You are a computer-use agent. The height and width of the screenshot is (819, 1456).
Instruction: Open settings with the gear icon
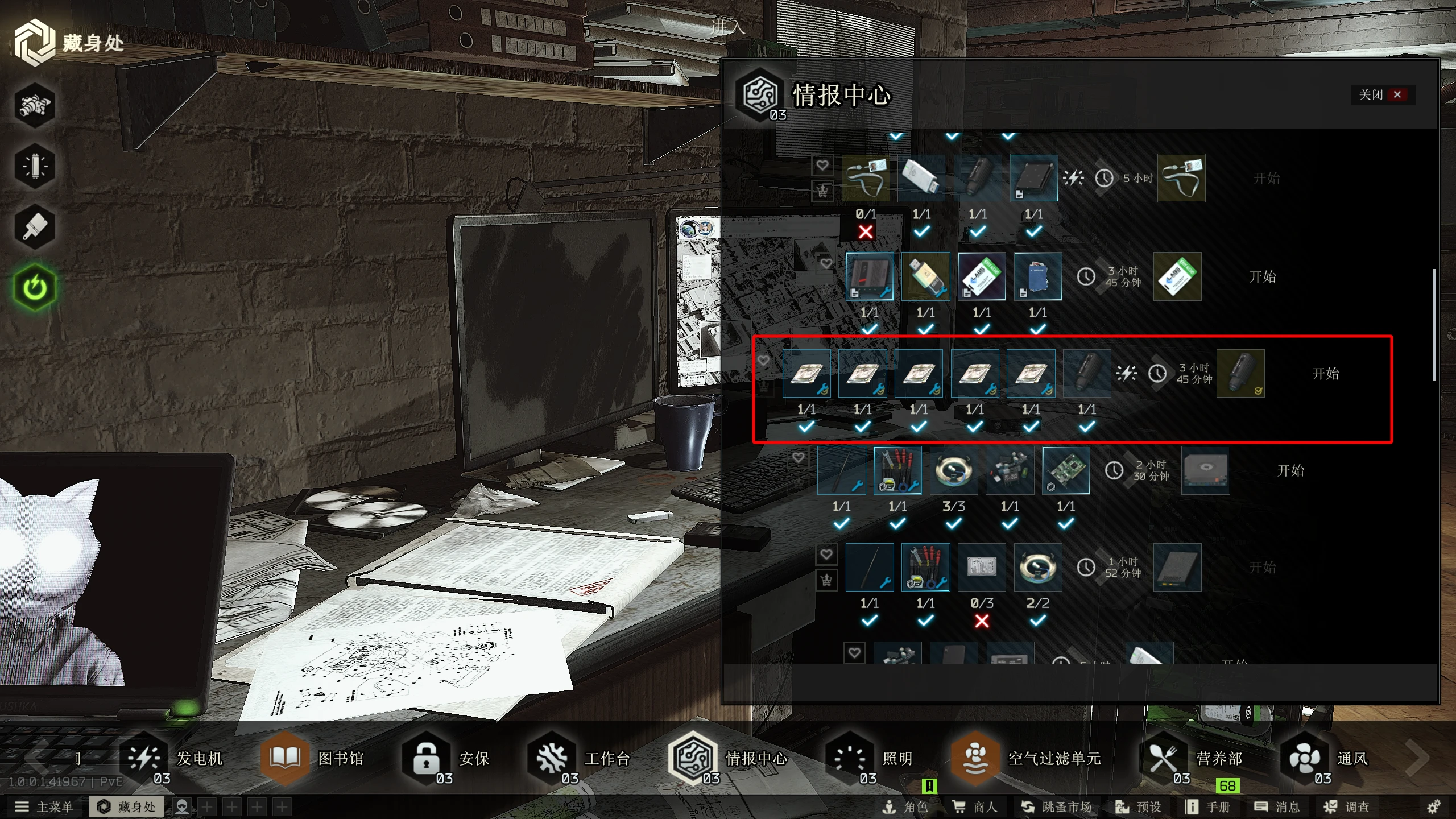1434,807
